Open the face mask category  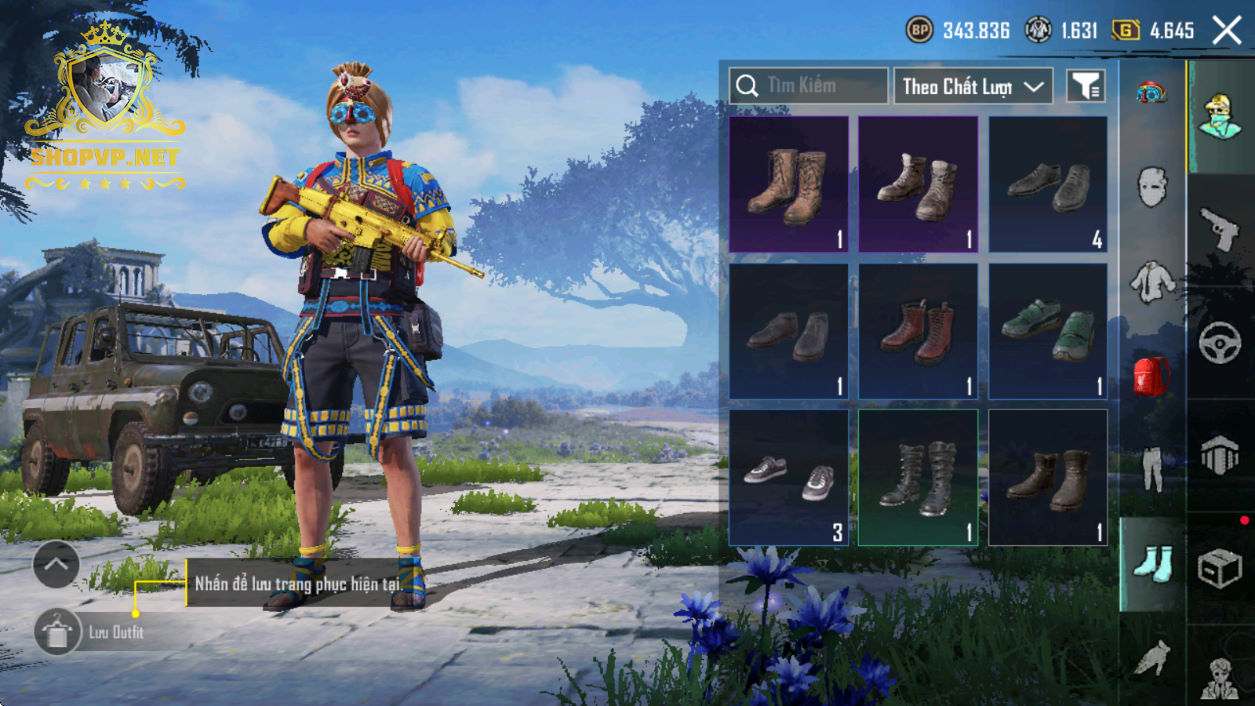(x=1152, y=186)
